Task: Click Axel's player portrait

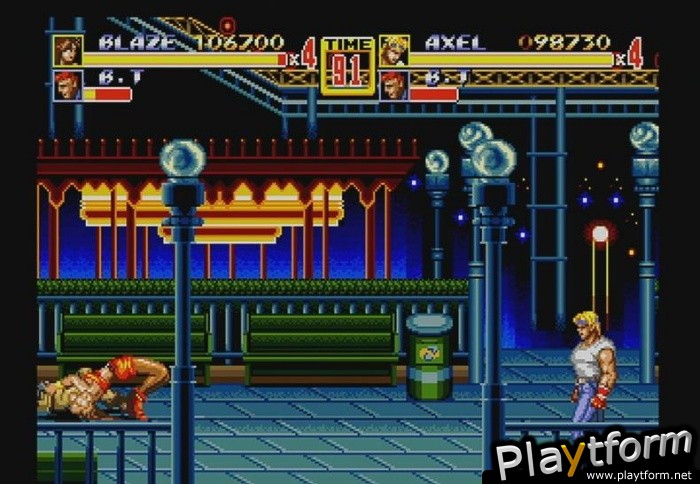Action: [394, 50]
